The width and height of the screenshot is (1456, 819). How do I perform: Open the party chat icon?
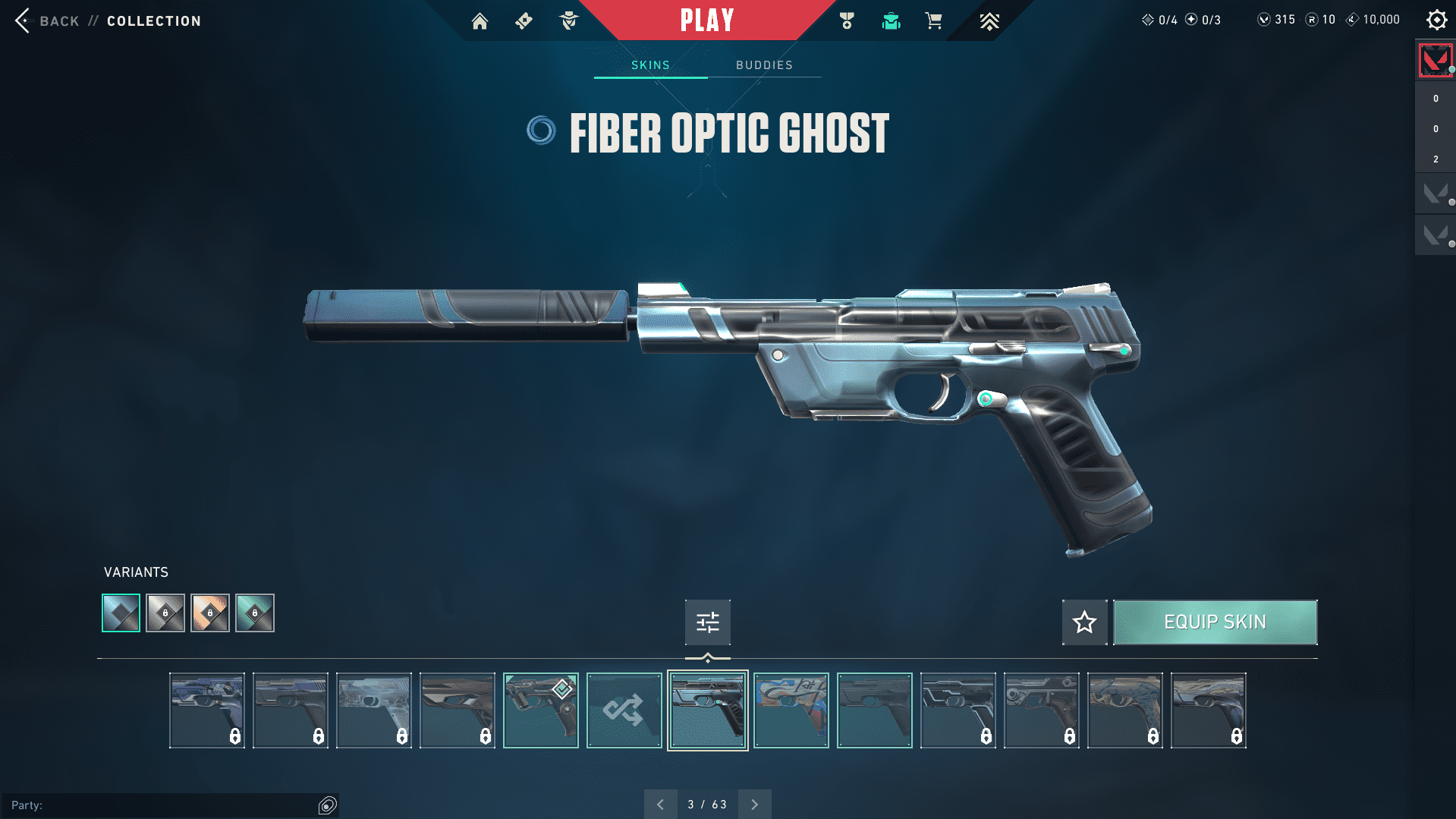[x=327, y=805]
